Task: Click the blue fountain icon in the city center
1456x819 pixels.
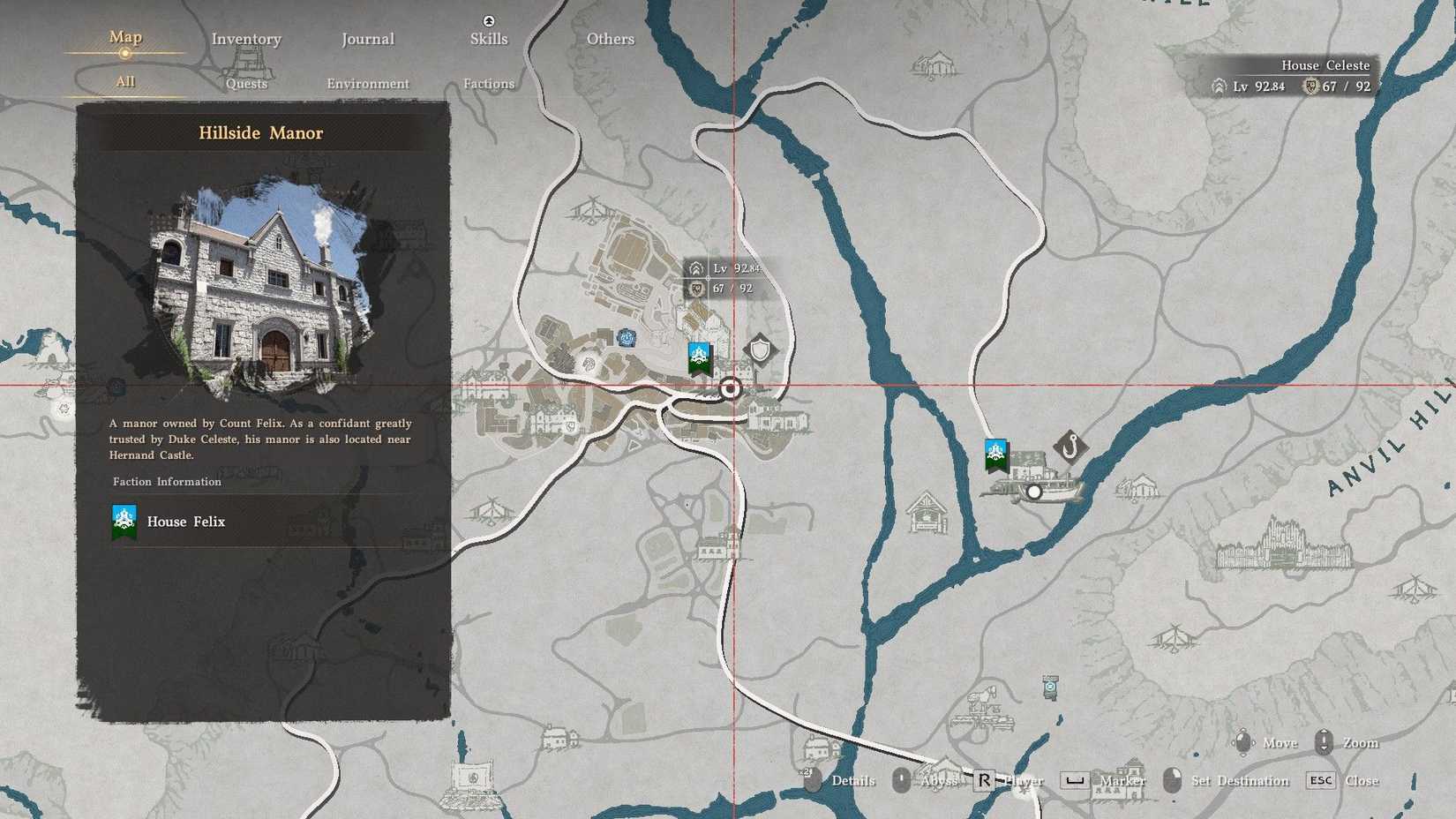Action: [625, 336]
